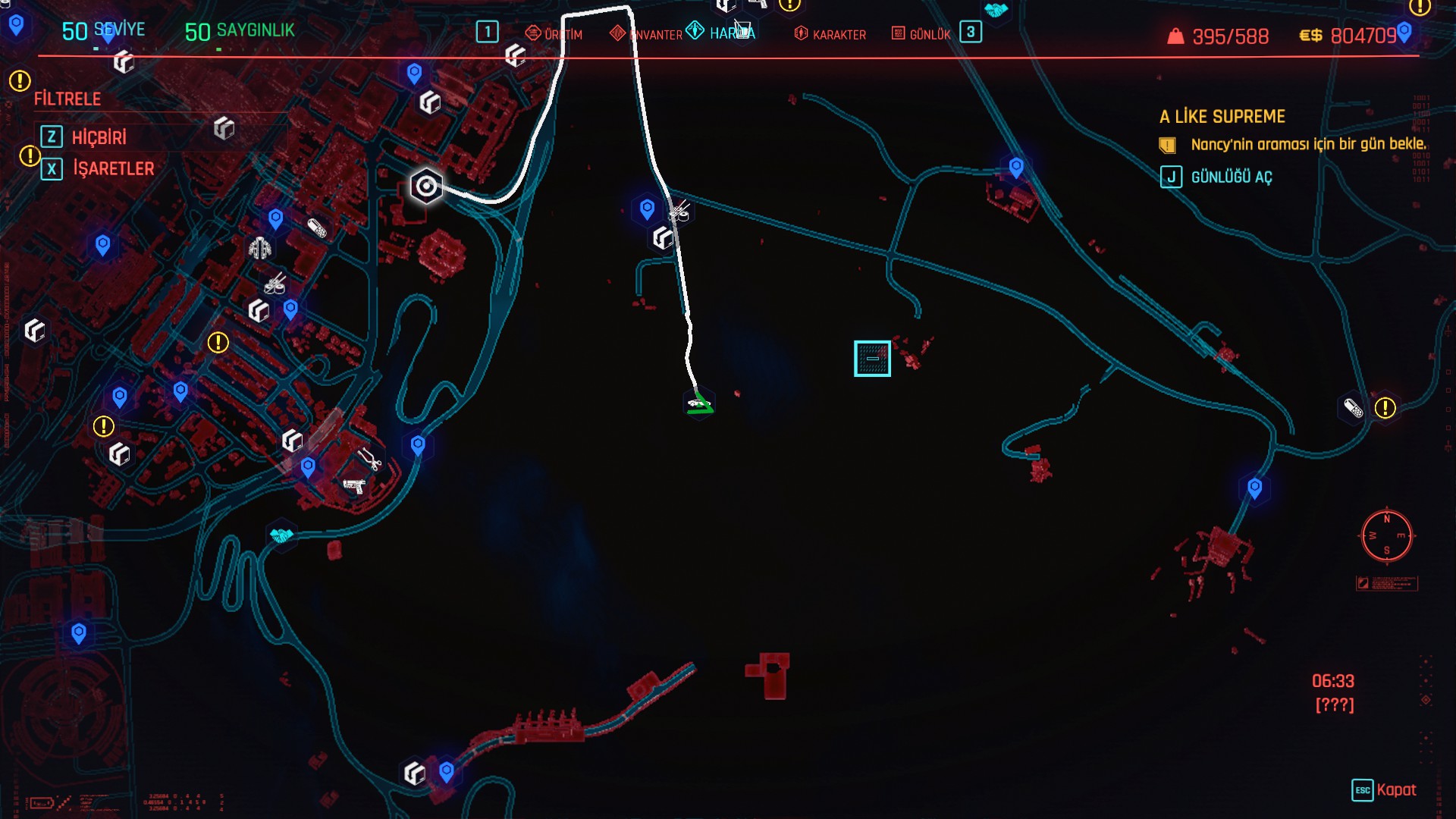
Task: Pick the jacket clothing shop marker
Action: 260,248
